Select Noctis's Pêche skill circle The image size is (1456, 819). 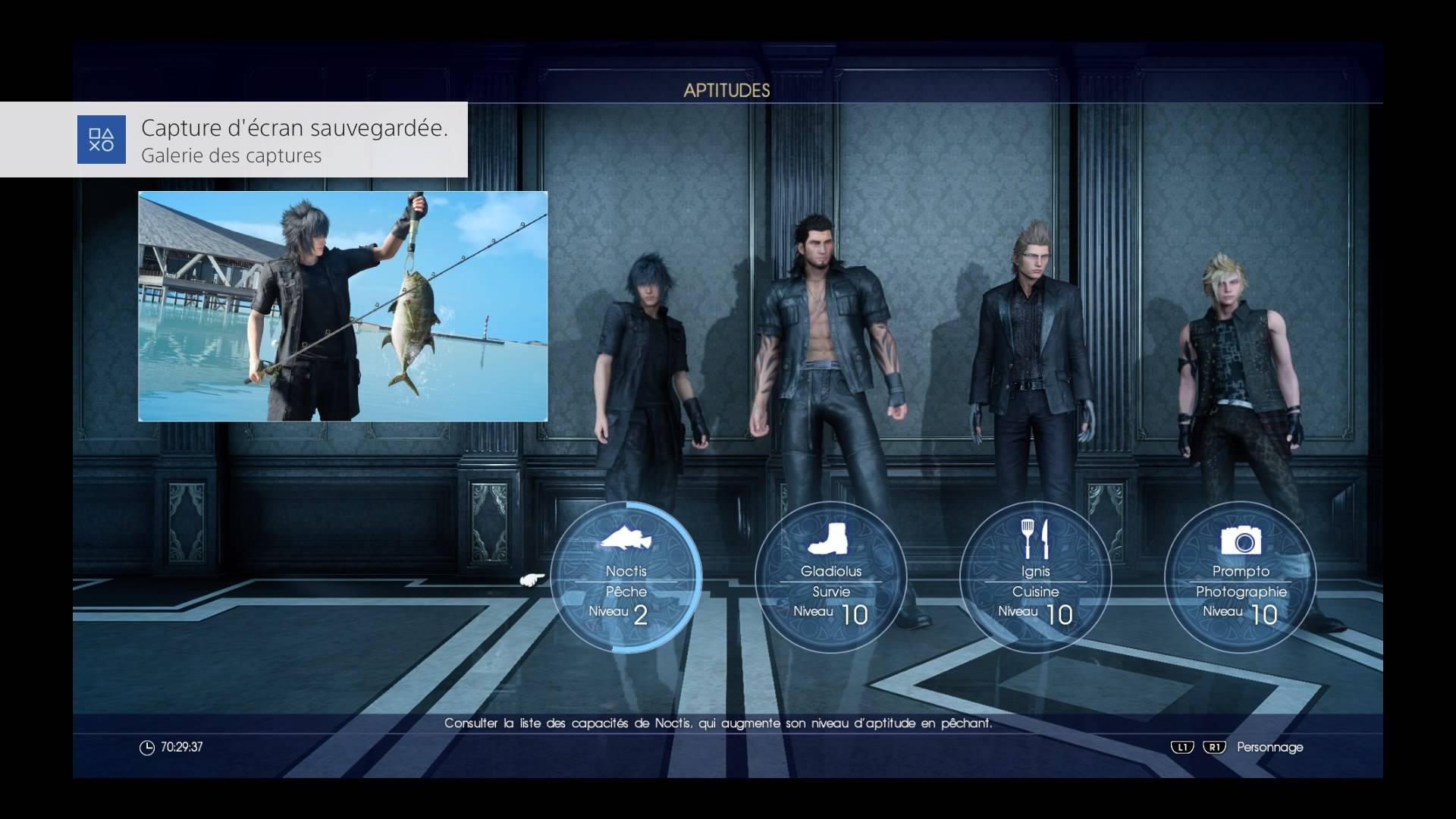626,578
